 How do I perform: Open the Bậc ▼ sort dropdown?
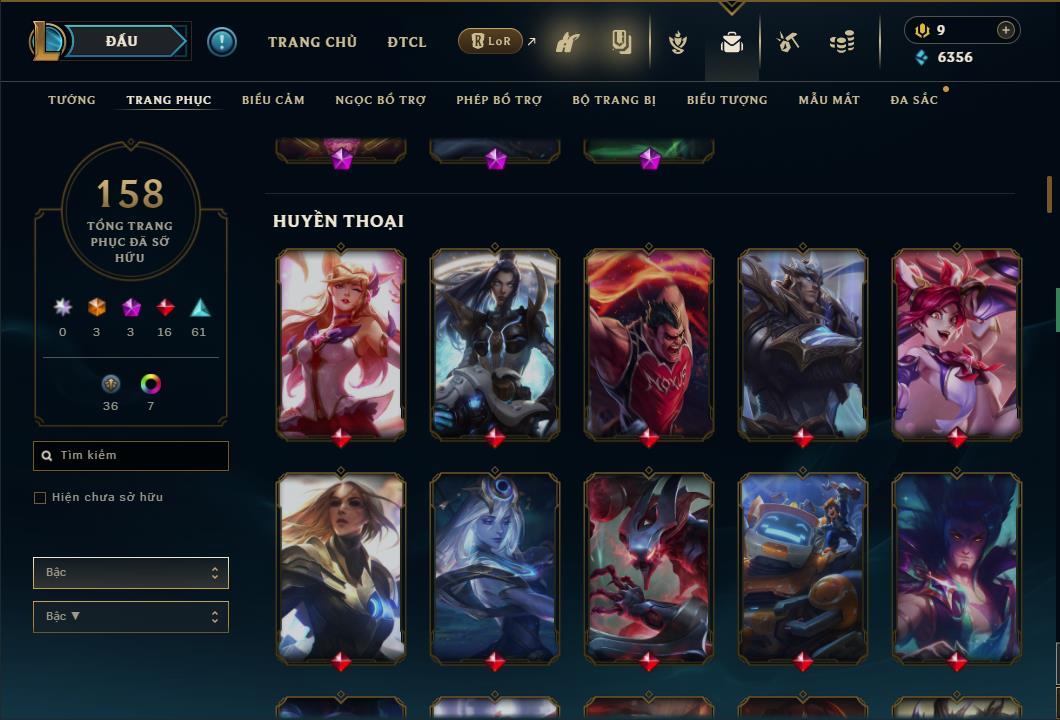click(x=131, y=617)
